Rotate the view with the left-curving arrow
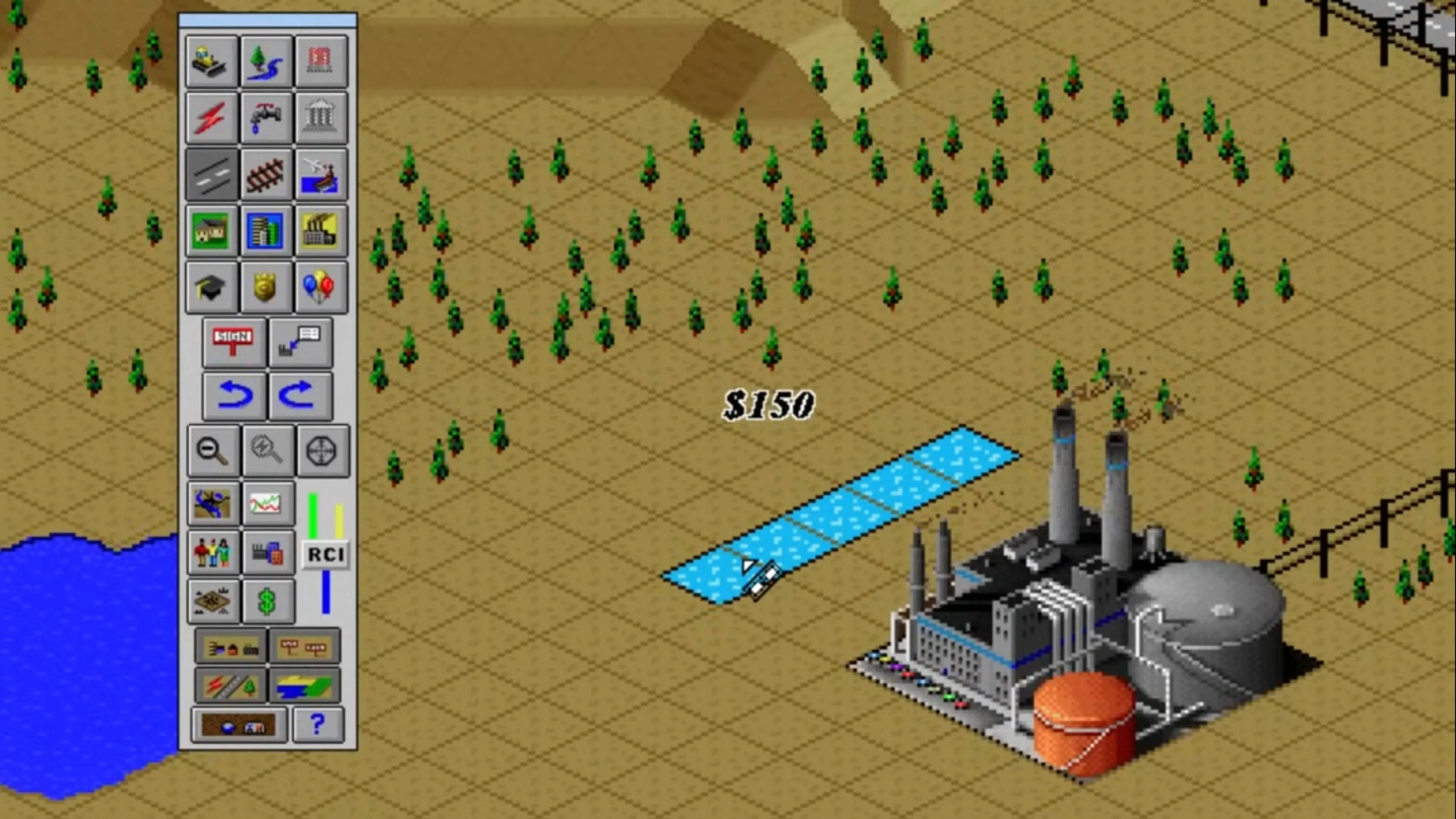Screen dimensions: 1456x819 (234, 395)
